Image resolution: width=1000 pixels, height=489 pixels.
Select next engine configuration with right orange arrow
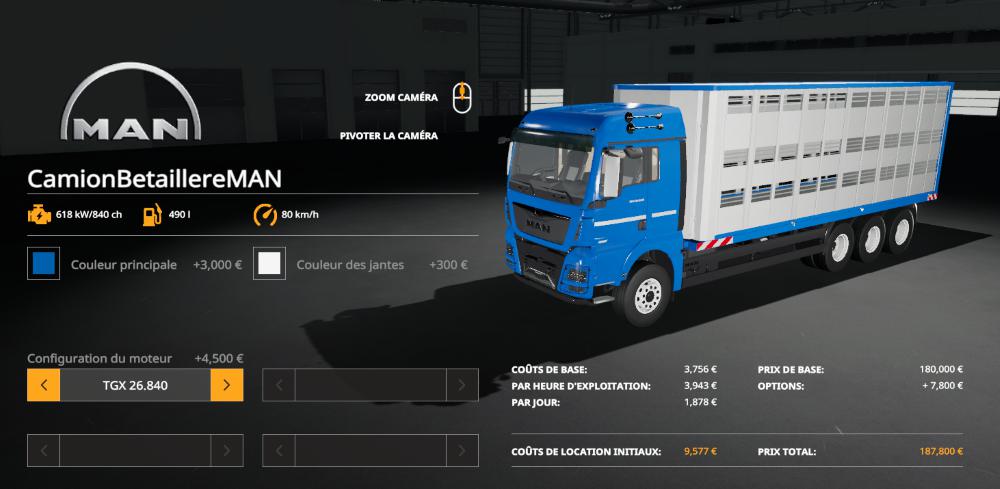(x=227, y=384)
